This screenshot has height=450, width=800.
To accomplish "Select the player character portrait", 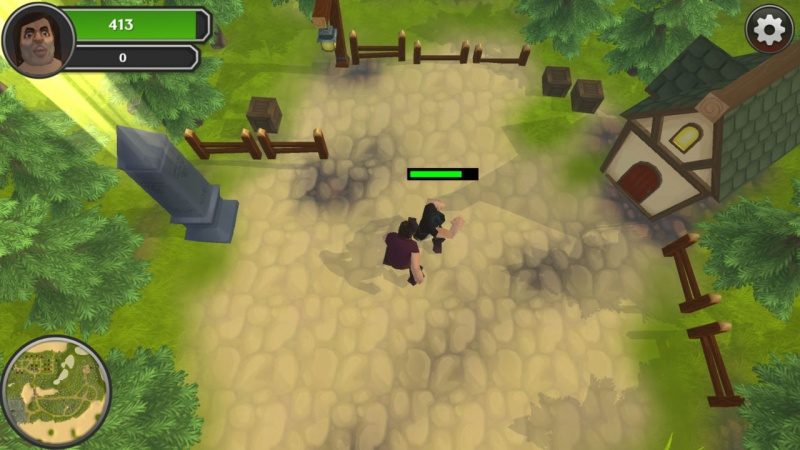I will (x=38, y=40).
